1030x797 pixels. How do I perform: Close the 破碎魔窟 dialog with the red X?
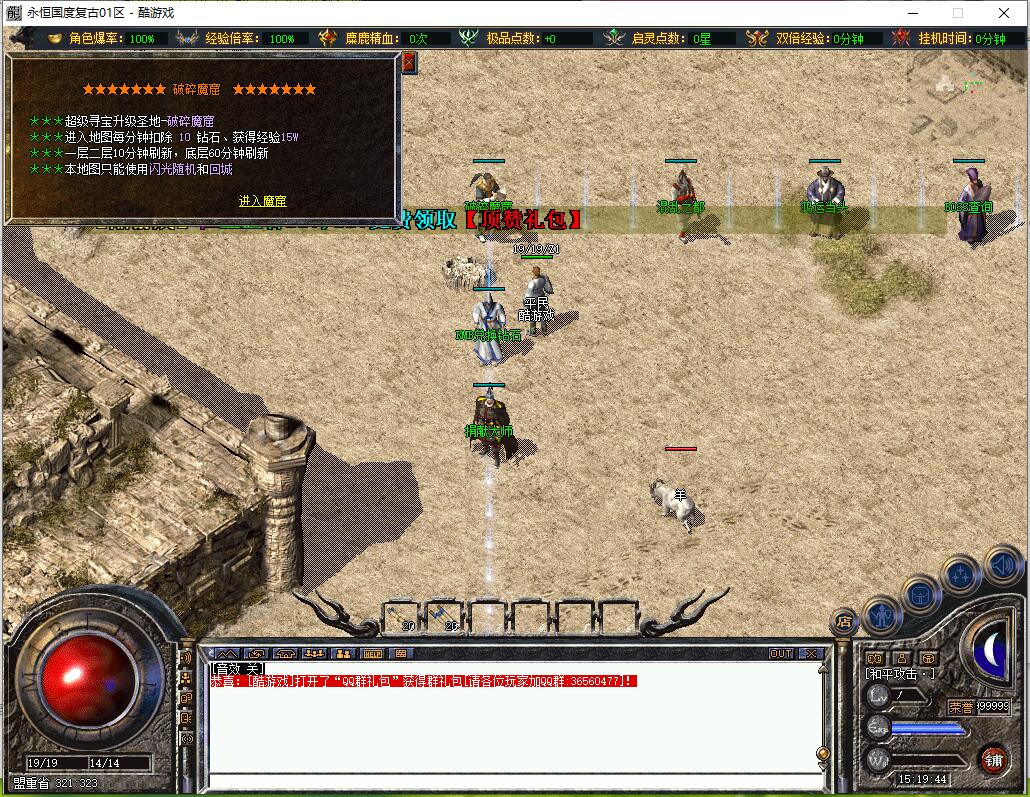[x=408, y=62]
